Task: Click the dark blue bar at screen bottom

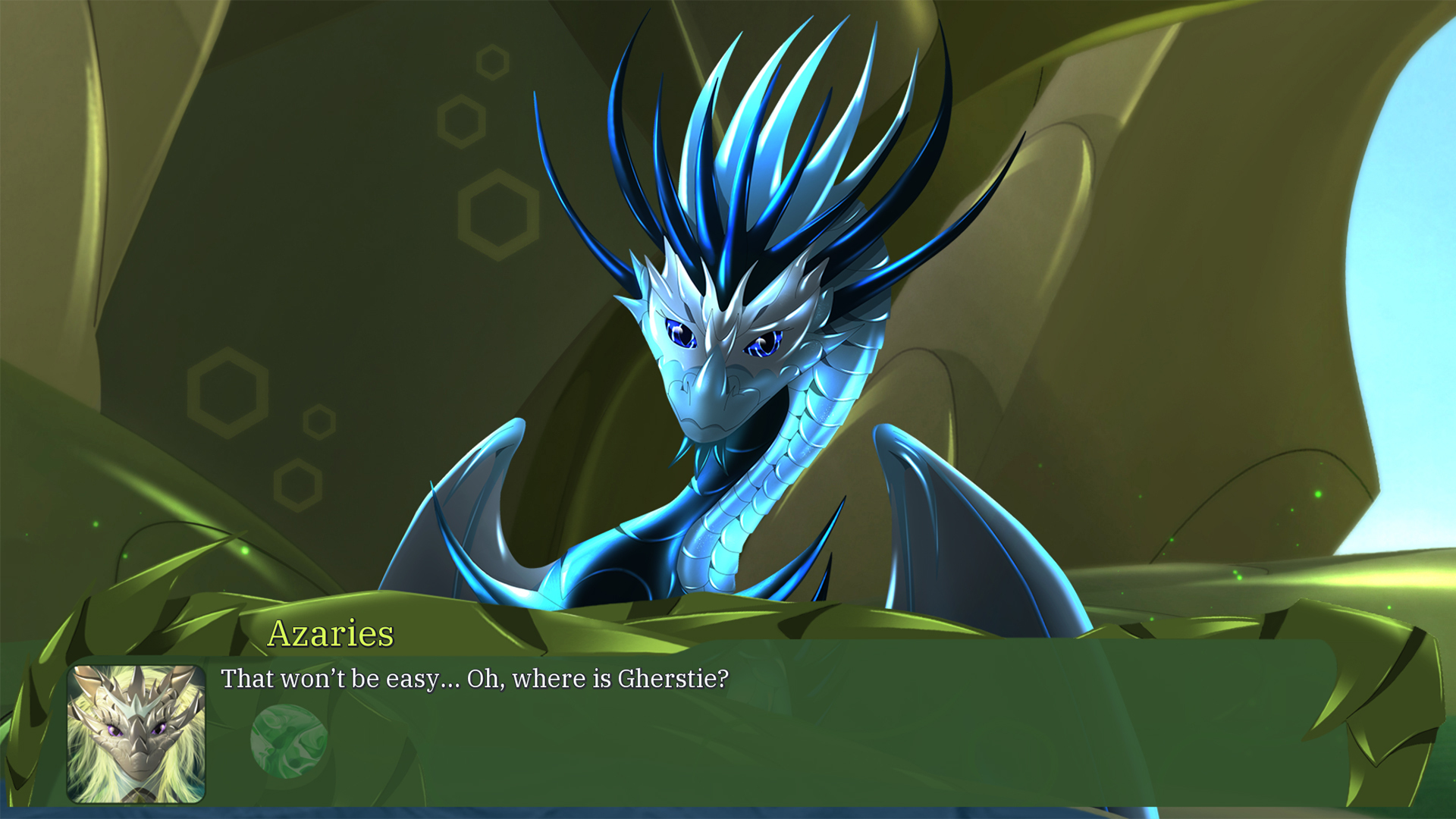Action: (728, 811)
